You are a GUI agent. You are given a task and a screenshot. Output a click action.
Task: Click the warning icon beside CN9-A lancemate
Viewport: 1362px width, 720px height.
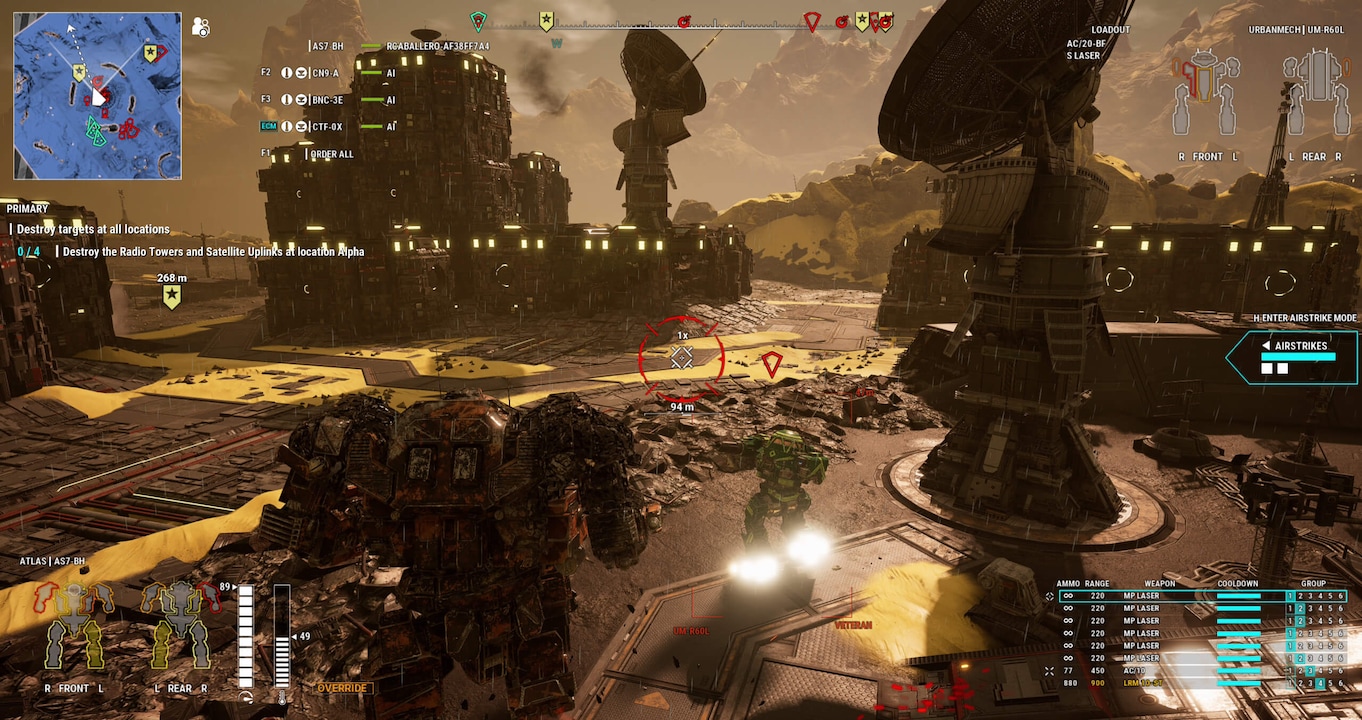287,72
